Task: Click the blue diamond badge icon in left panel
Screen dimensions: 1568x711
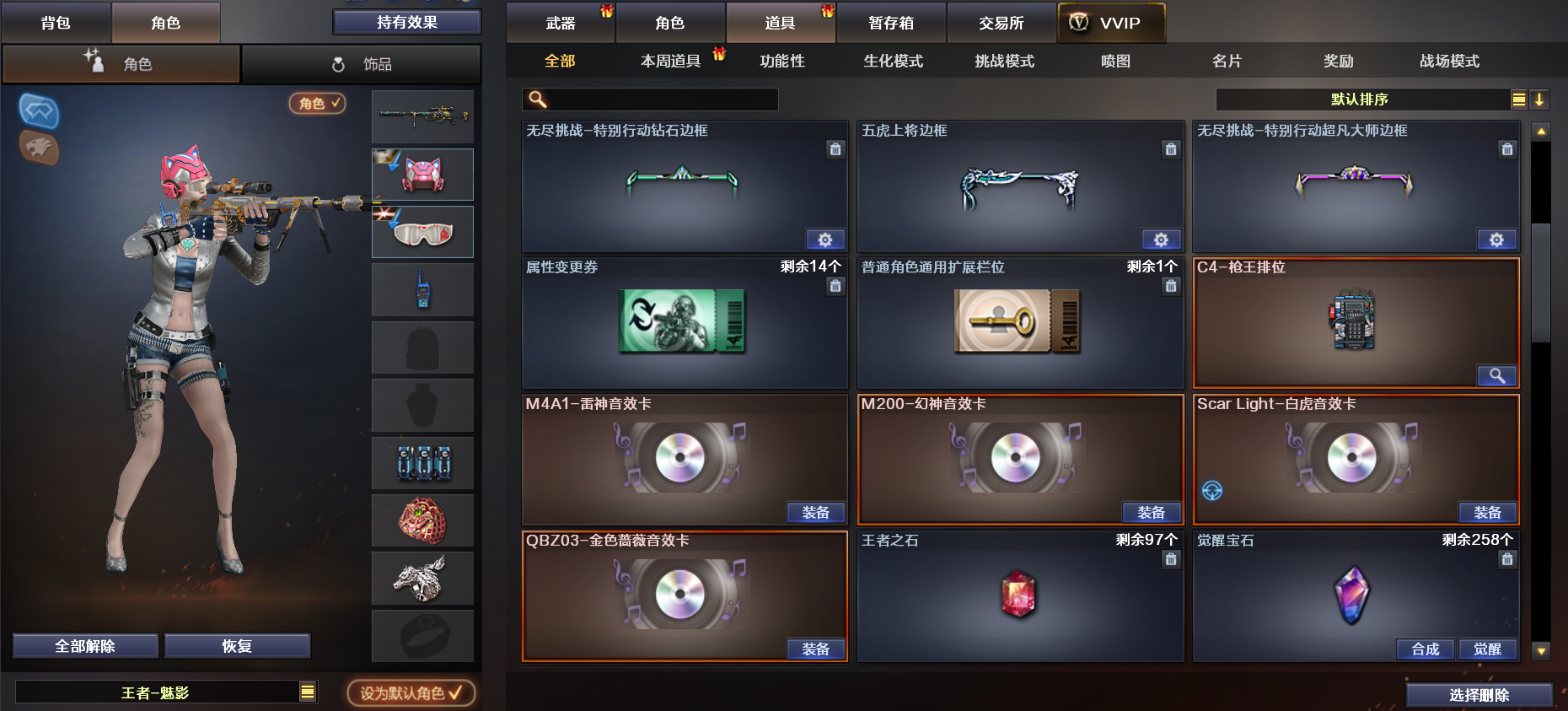Action: click(x=38, y=110)
